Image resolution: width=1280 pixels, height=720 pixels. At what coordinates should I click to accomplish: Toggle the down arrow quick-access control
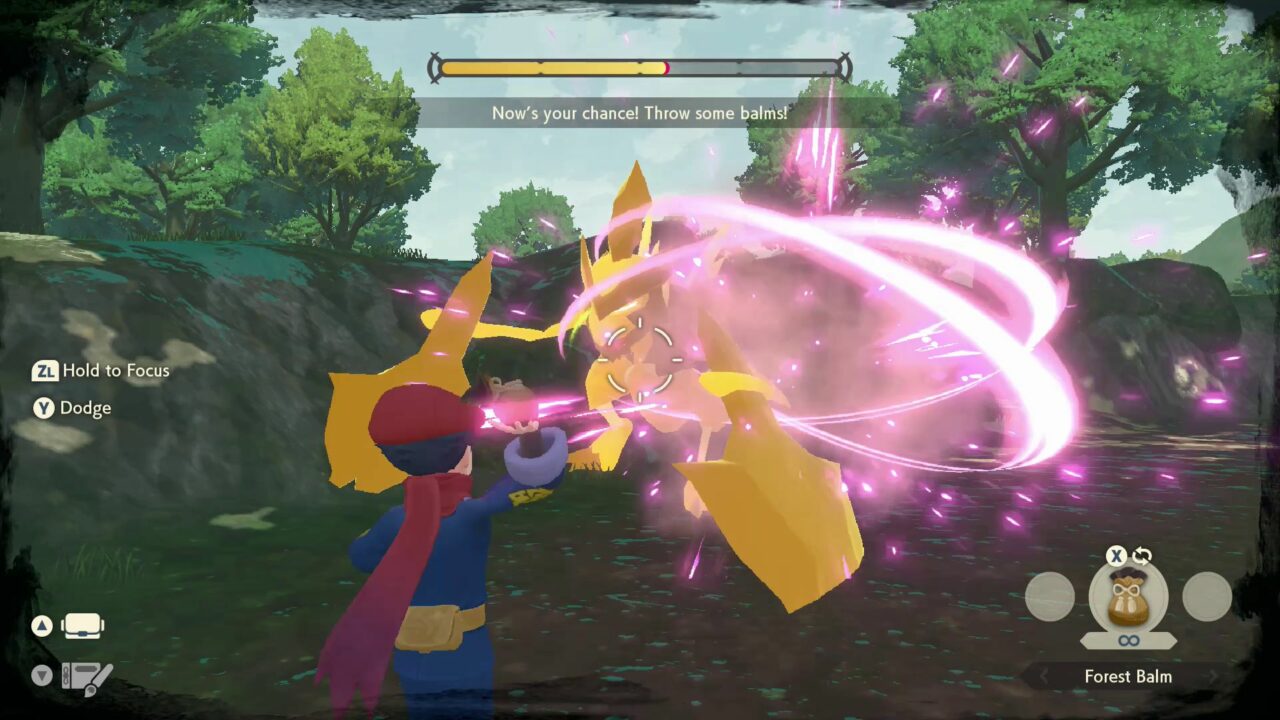pos(42,674)
